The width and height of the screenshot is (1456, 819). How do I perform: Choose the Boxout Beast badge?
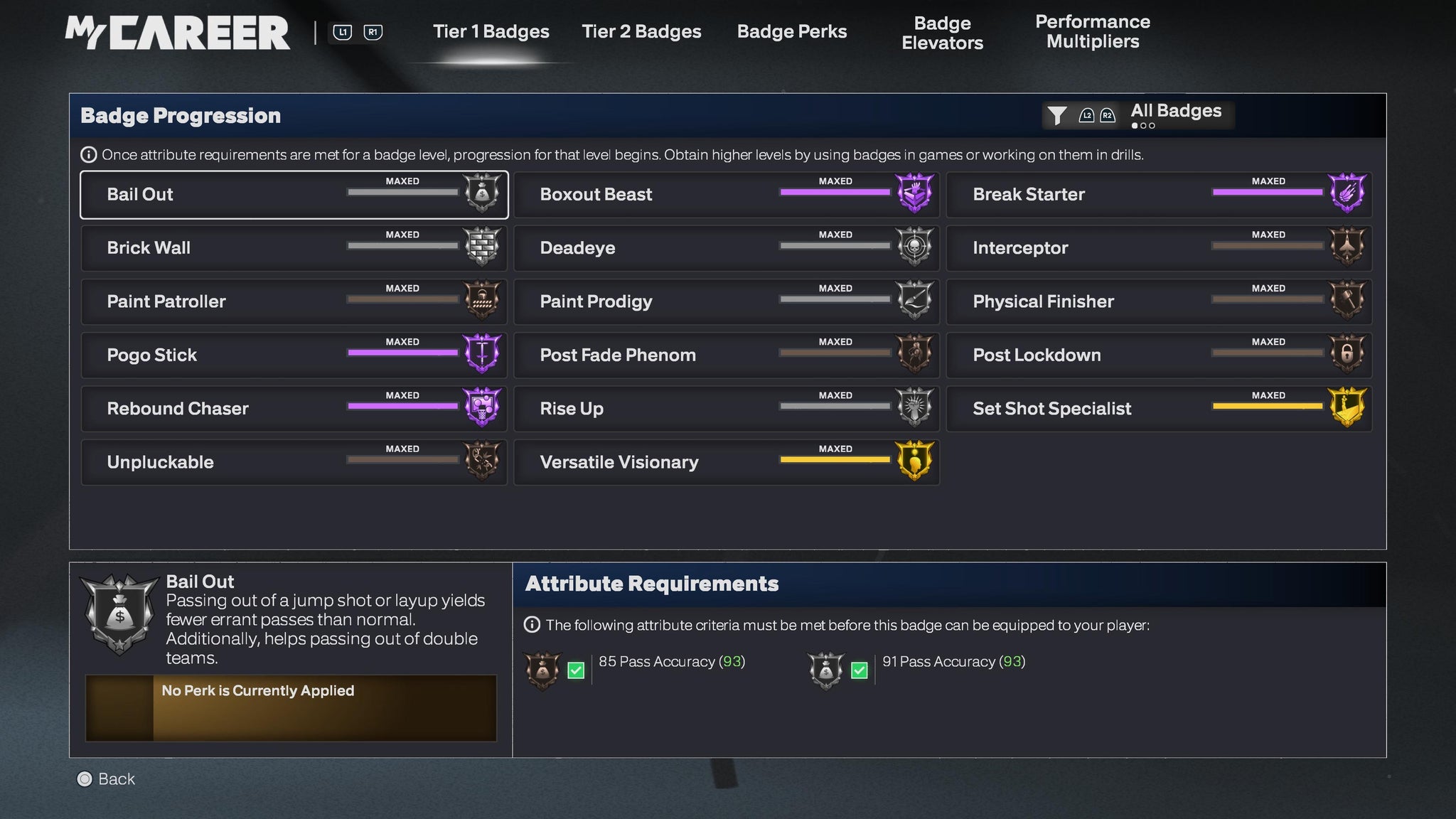pyautogui.click(x=726, y=195)
